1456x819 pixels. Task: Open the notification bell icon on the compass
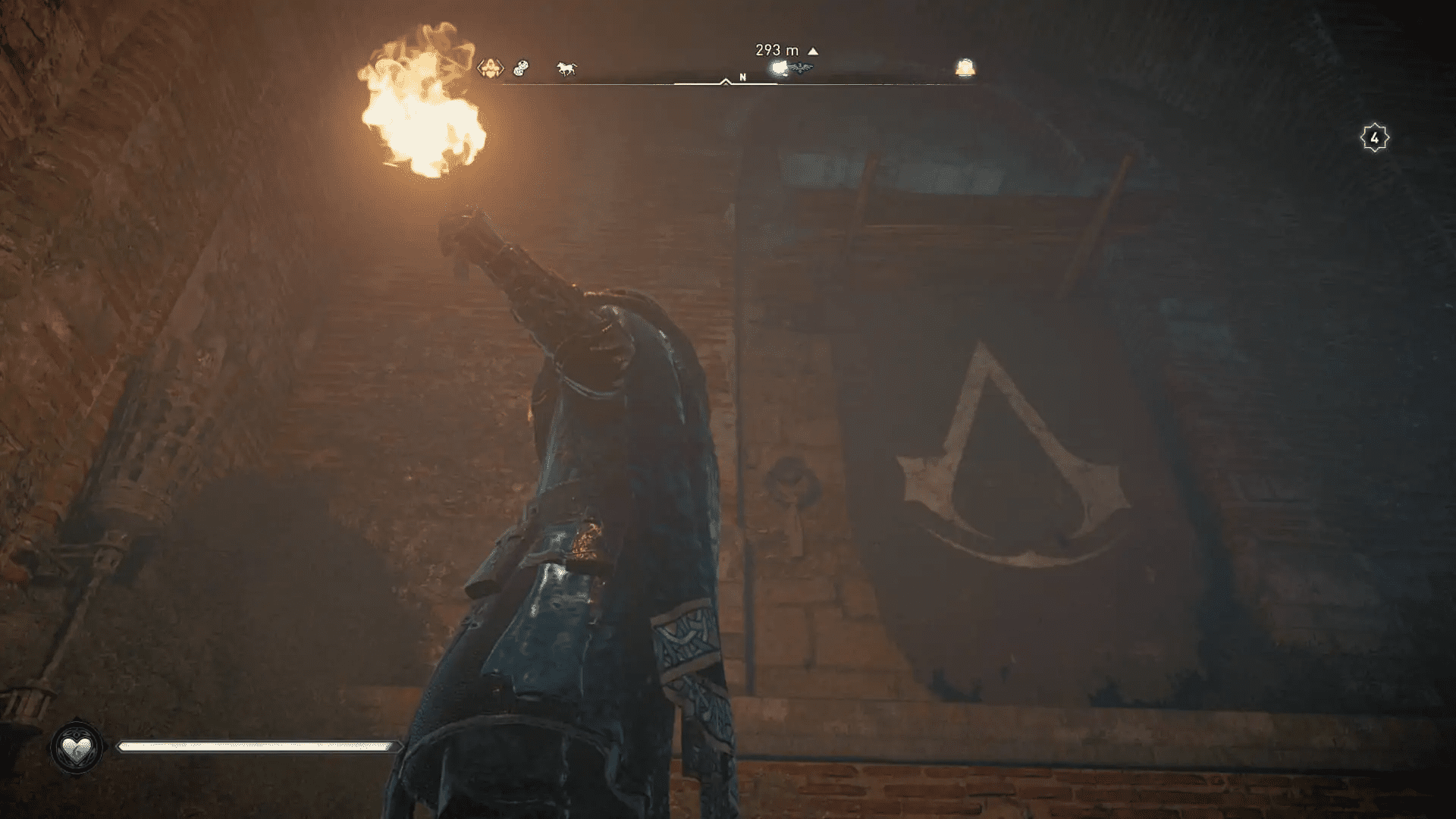point(965,67)
